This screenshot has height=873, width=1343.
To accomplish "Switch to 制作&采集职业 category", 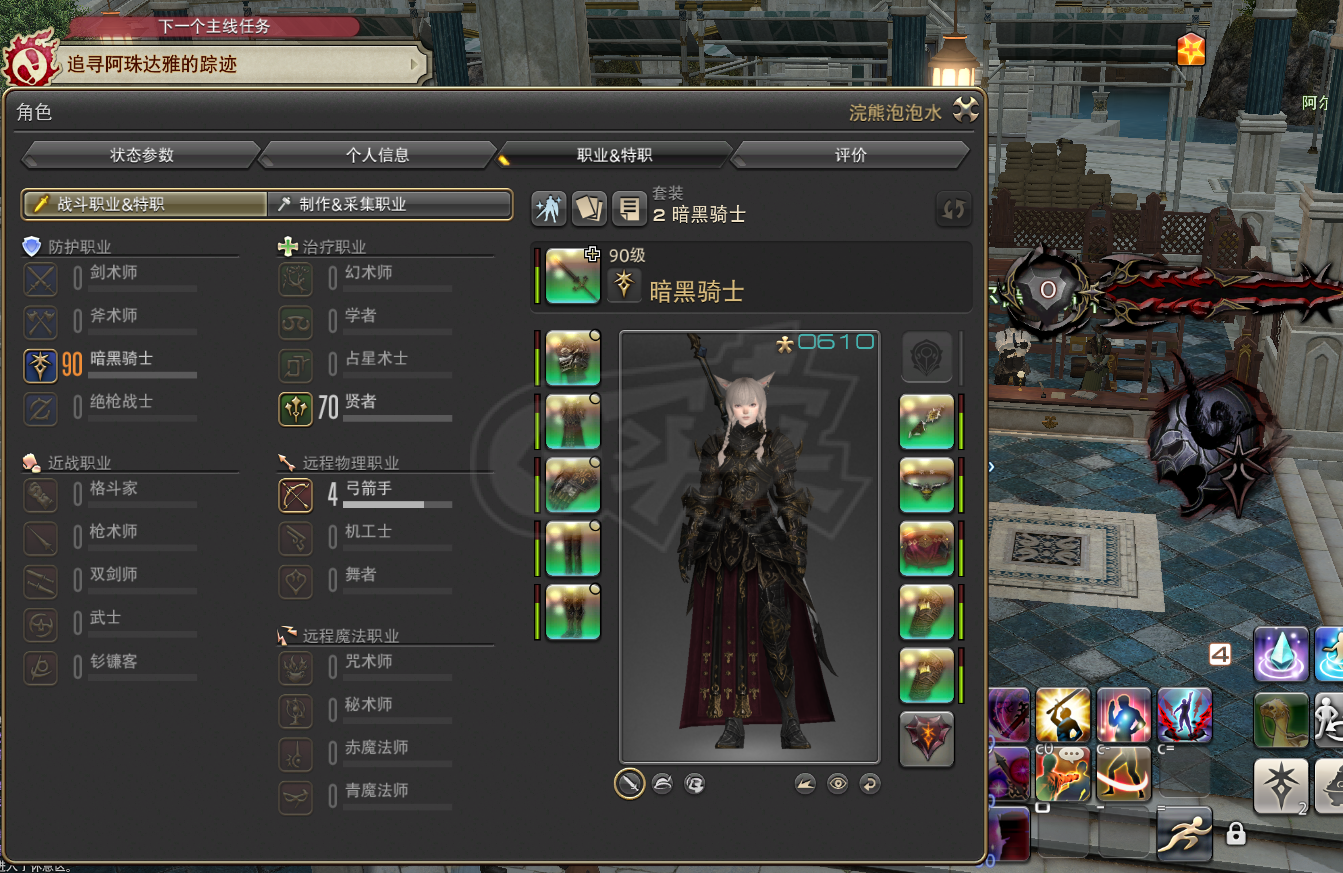I will [x=390, y=204].
